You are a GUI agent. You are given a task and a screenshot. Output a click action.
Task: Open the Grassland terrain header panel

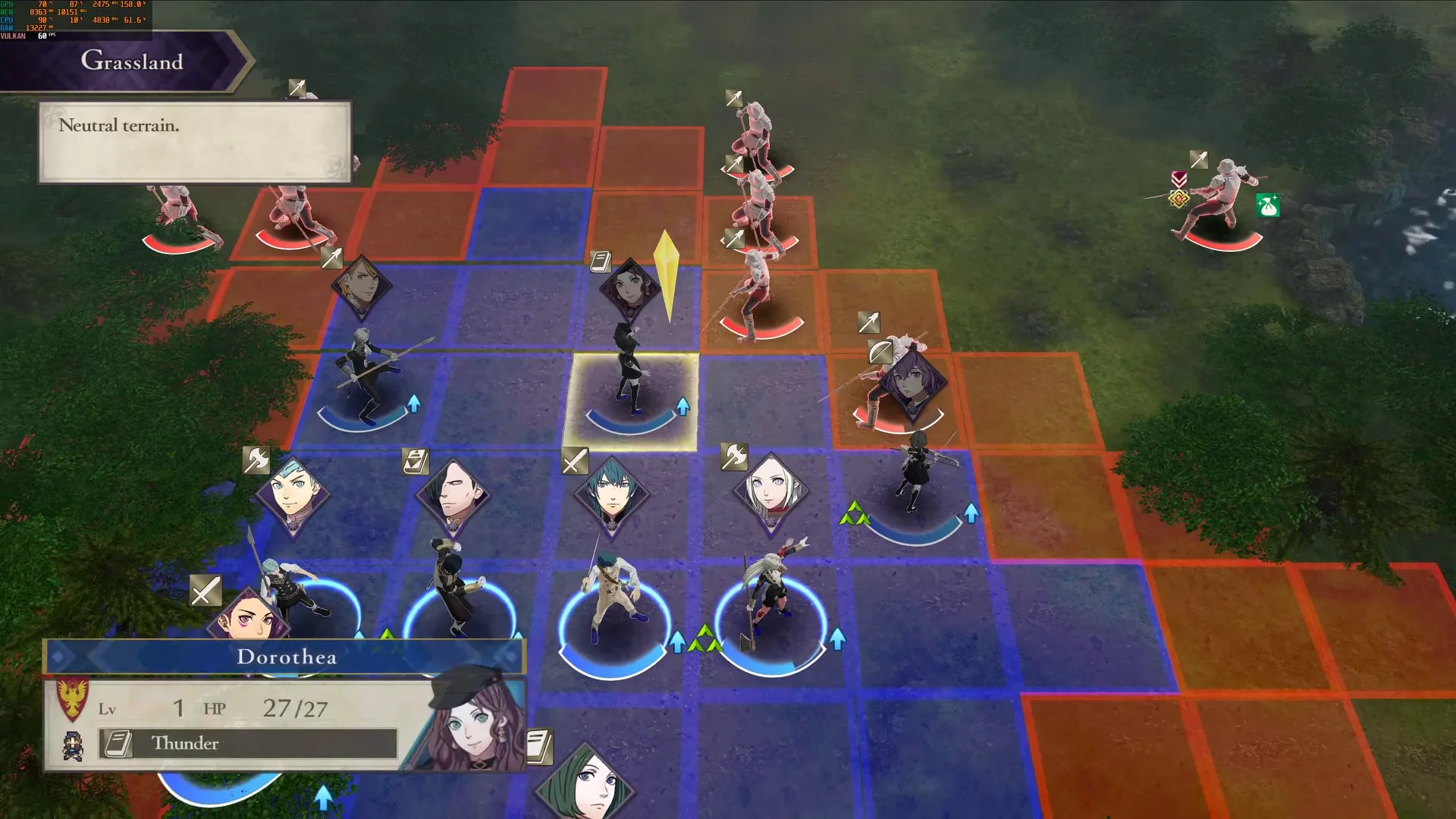click(133, 61)
